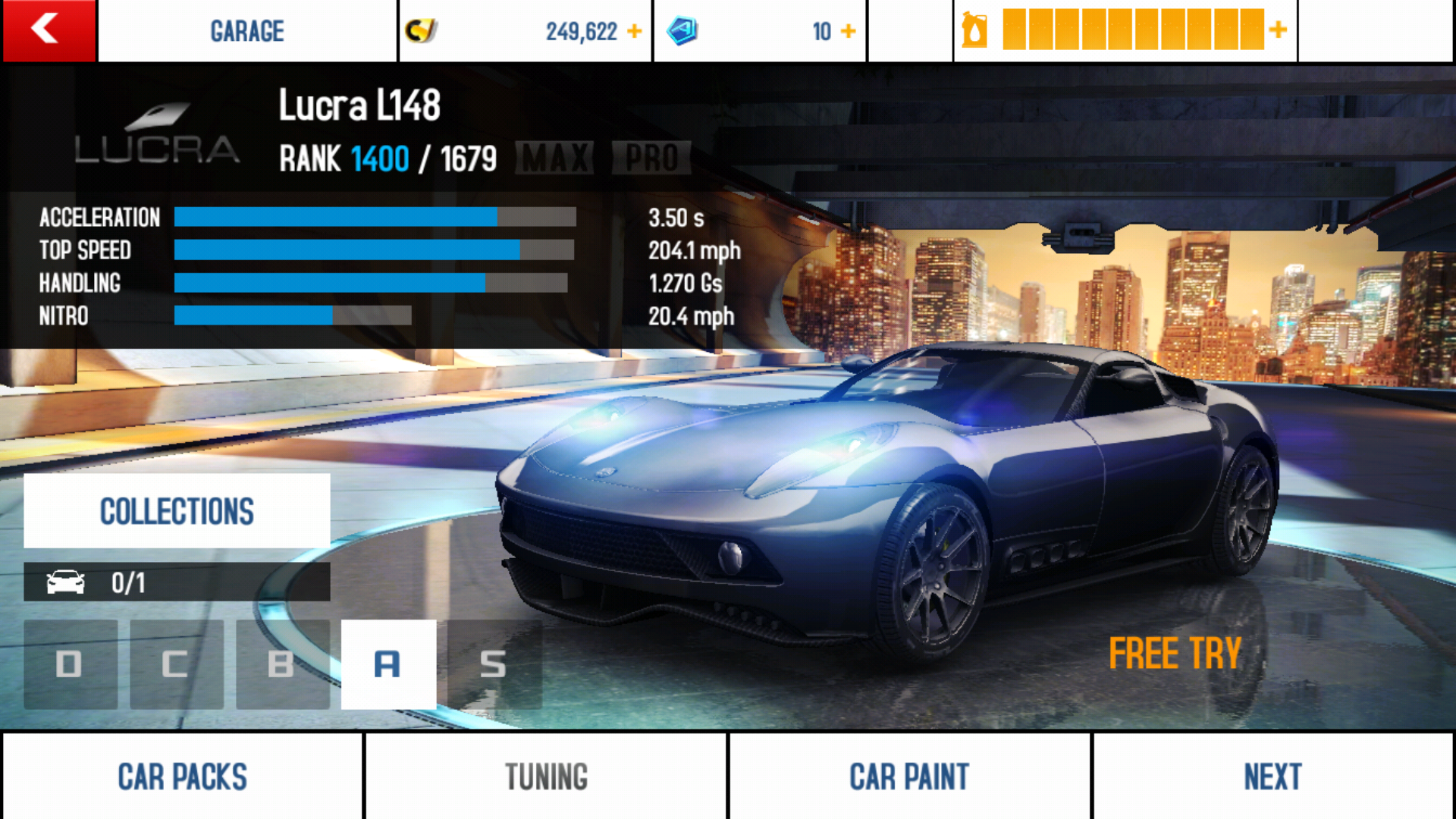Switch to class D cars
1456x819 pixels.
tap(71, 664)
